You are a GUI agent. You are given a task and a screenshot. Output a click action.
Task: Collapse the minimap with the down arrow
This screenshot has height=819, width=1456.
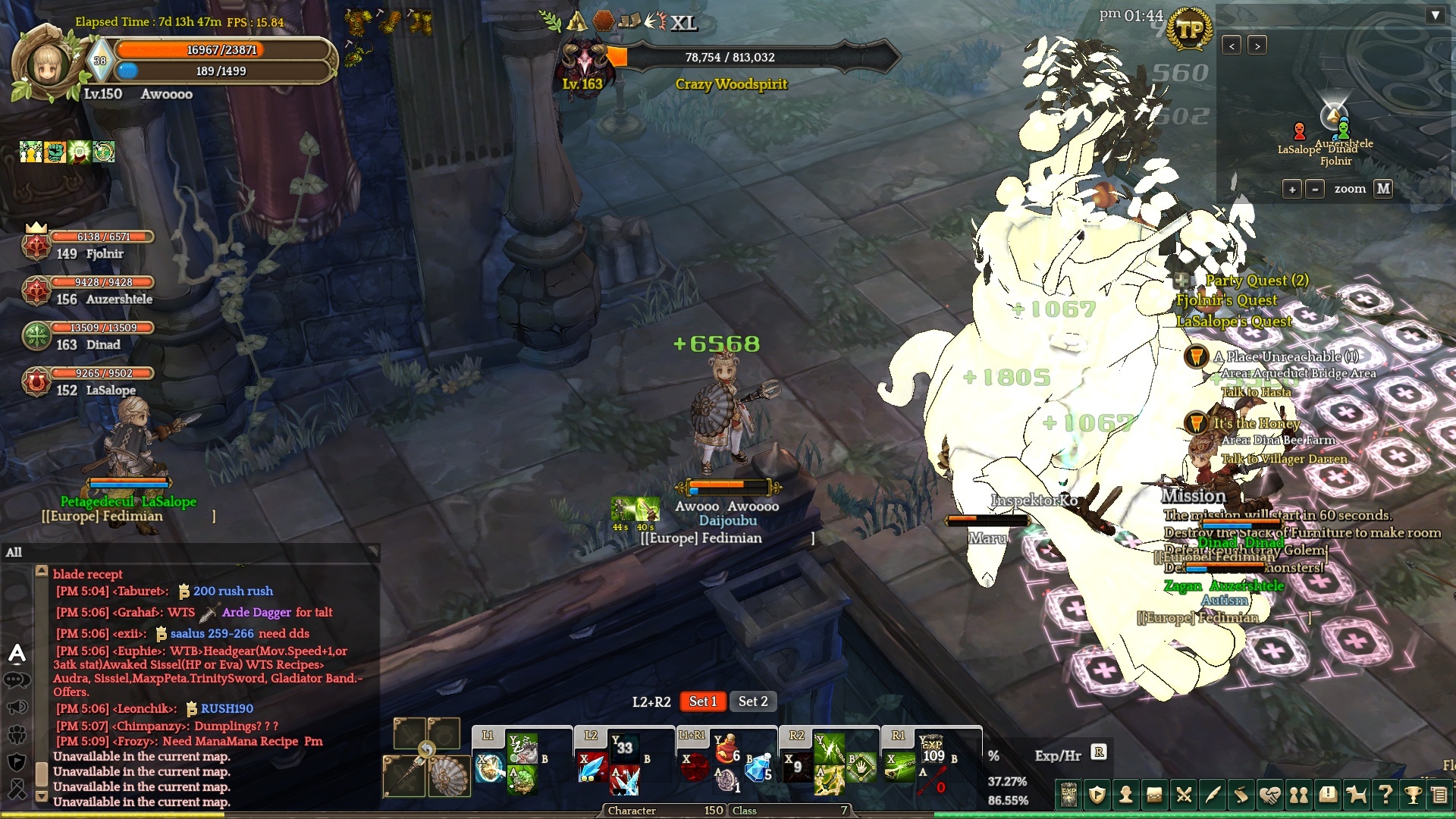(x=1435, y=15)
